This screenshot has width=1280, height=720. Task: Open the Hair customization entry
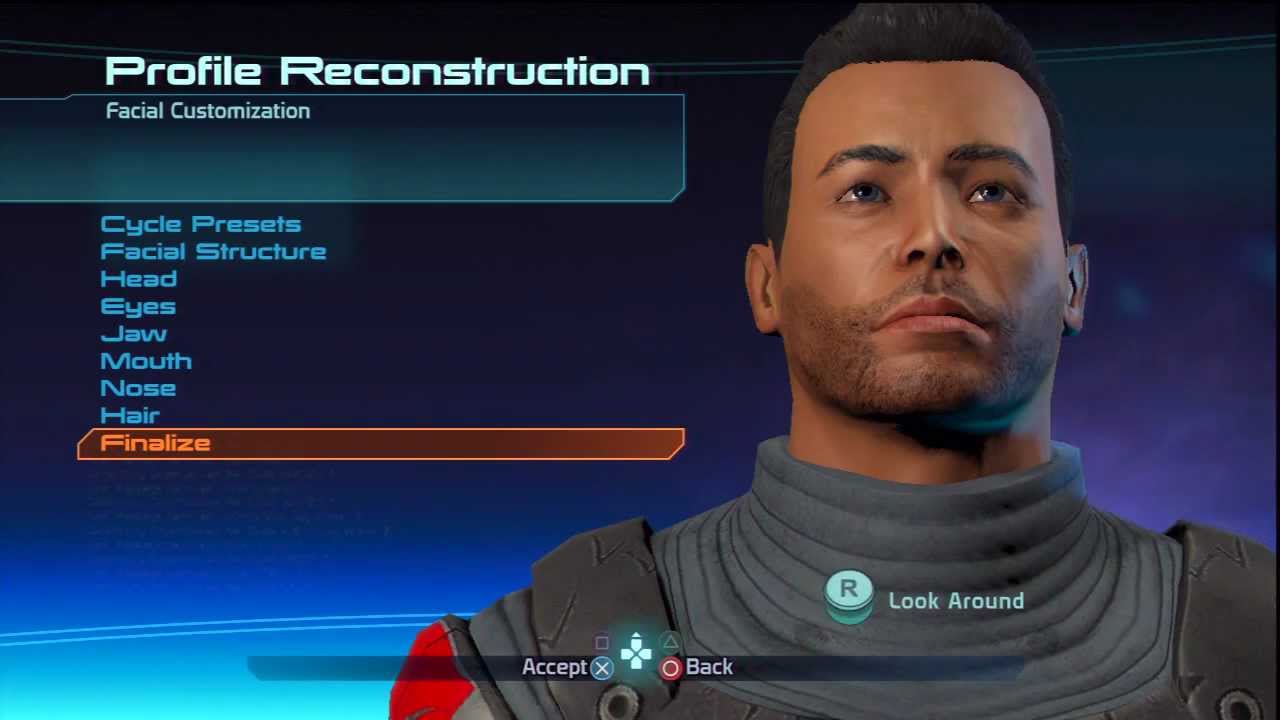click(130, 415)
